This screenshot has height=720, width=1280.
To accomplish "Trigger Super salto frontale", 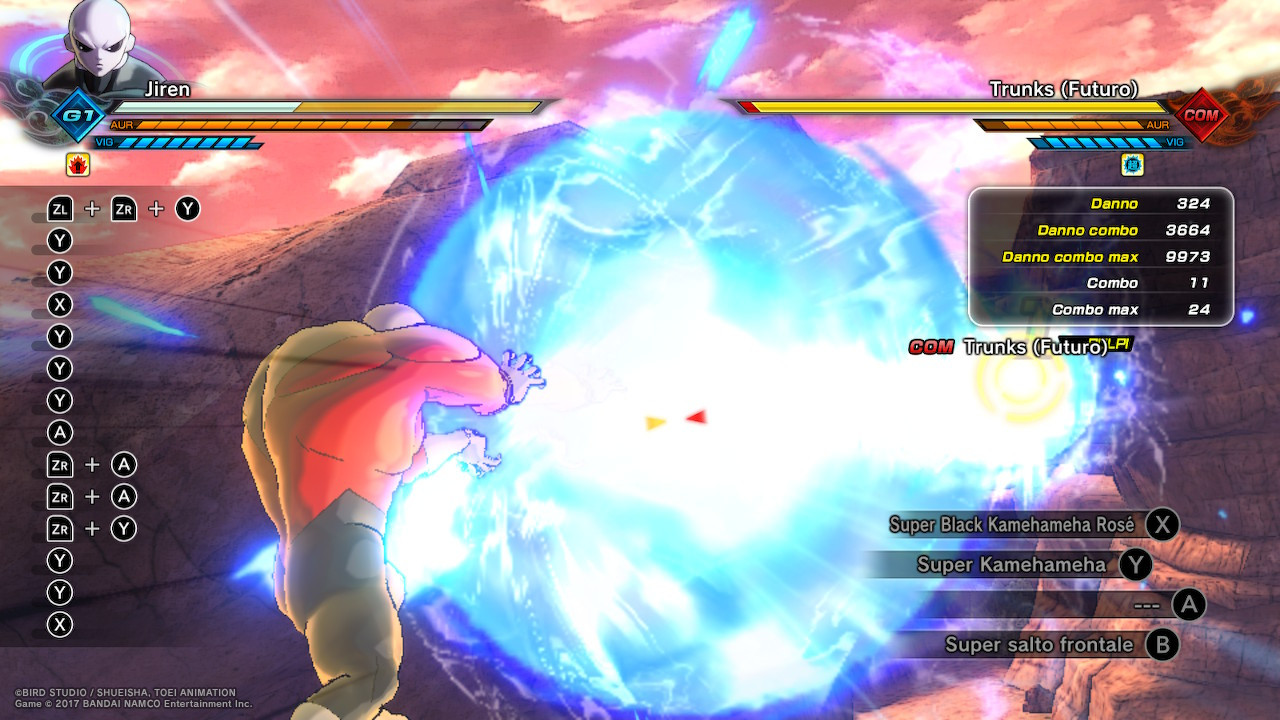I will (x=1042, y=644).
